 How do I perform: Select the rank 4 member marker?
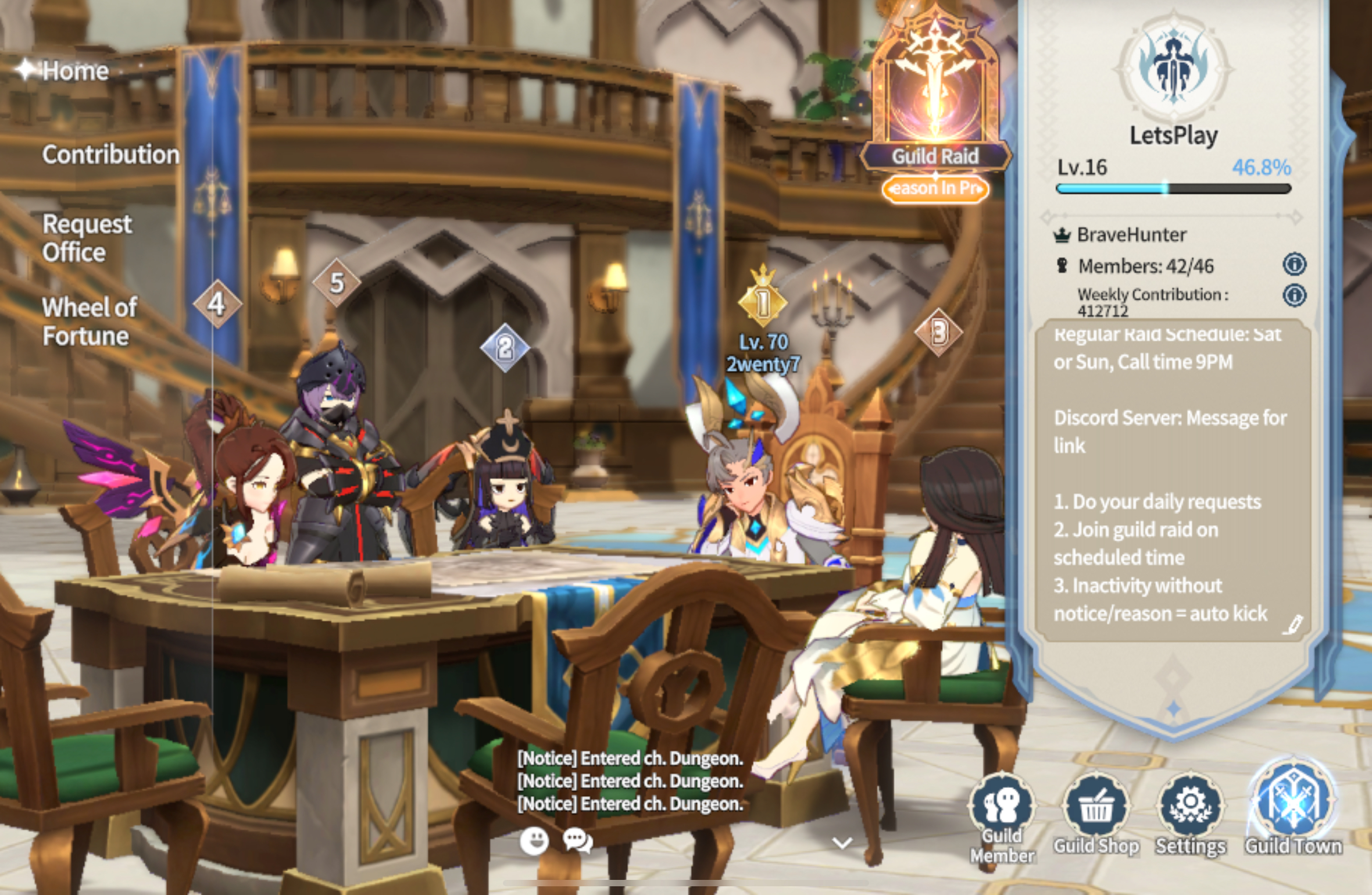pos(217,304)
